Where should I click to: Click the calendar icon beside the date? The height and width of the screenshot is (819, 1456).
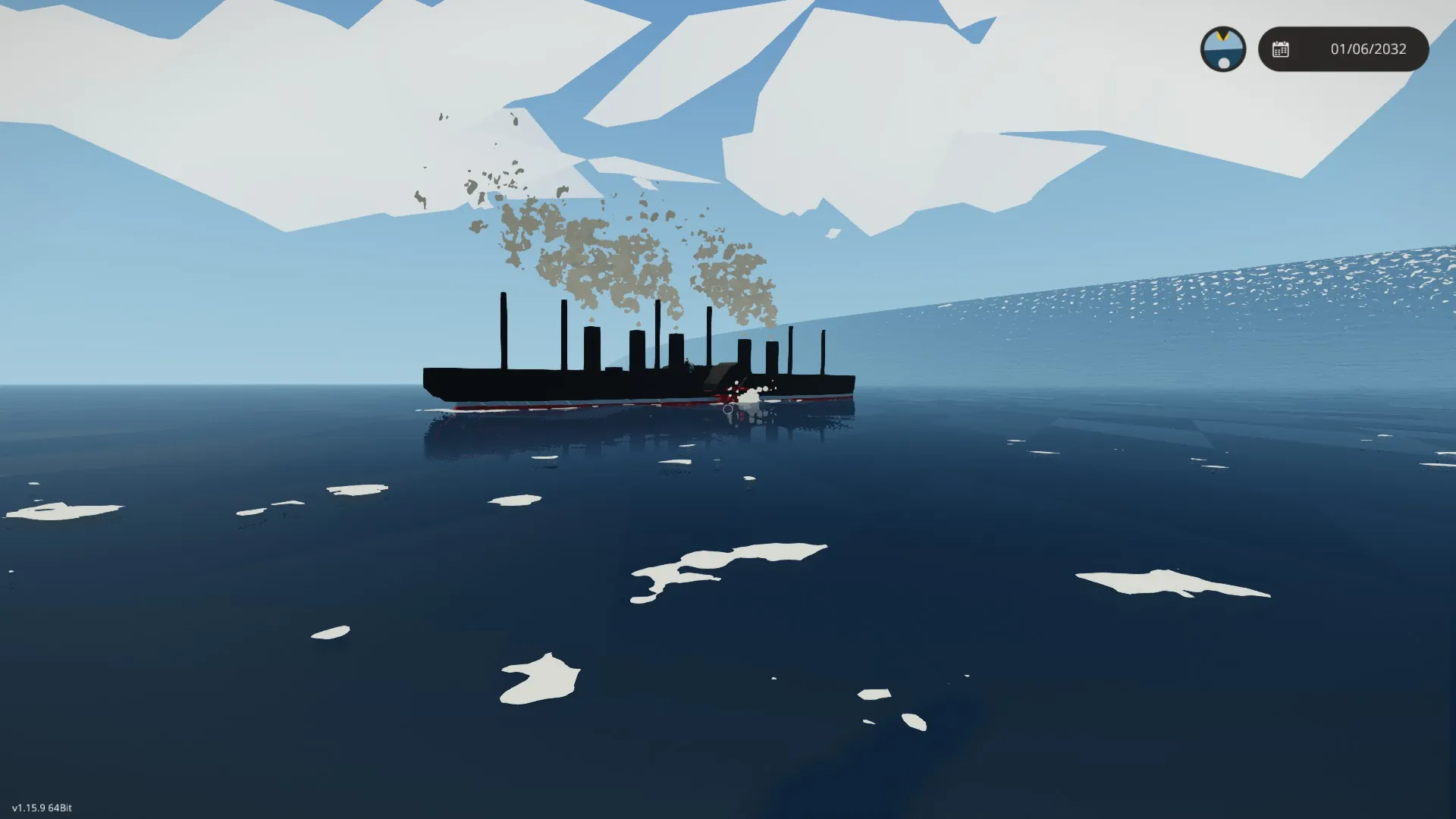click(1280, 49)
